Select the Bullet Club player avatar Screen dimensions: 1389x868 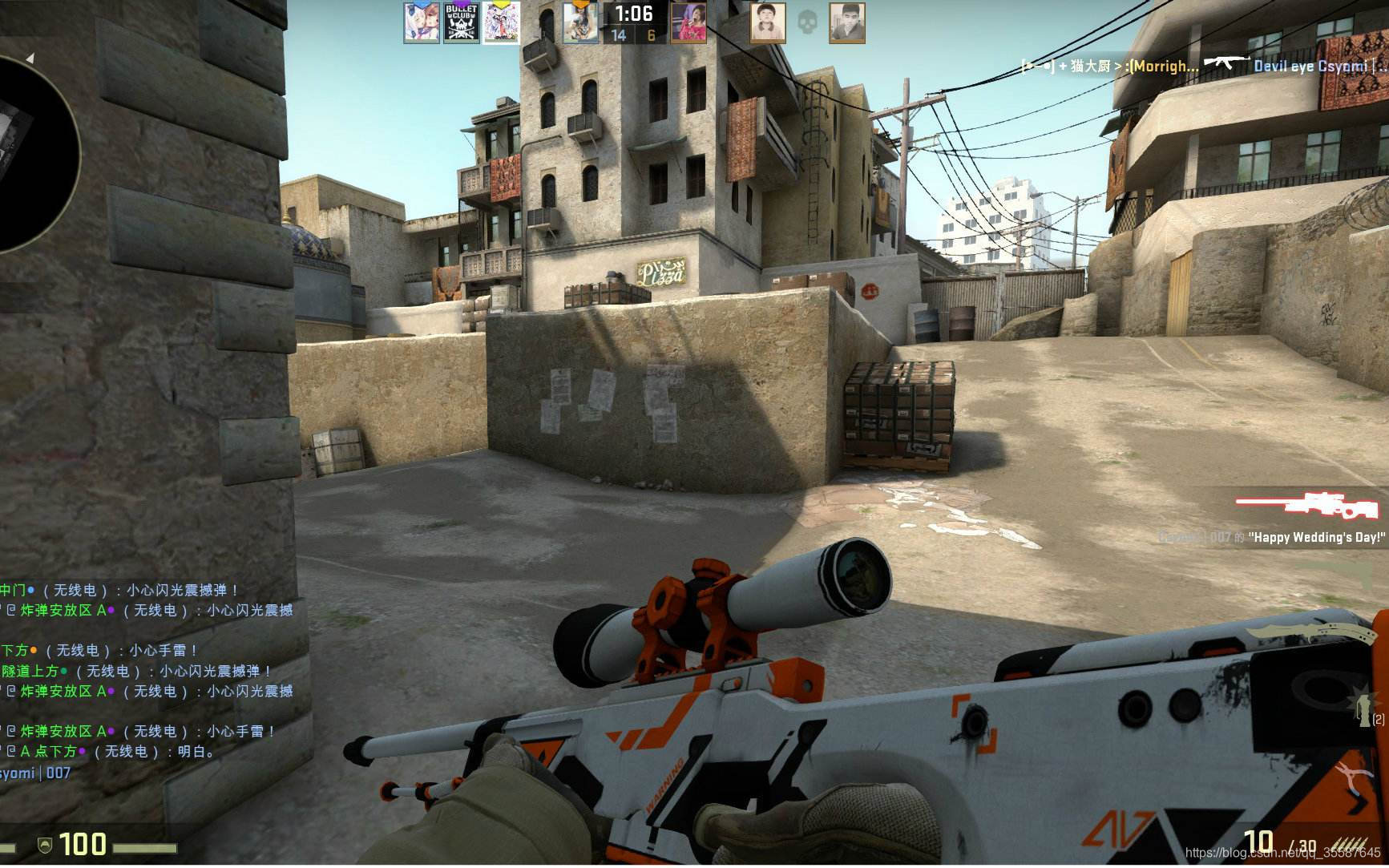pyautogui.click(x=461, y=22)
